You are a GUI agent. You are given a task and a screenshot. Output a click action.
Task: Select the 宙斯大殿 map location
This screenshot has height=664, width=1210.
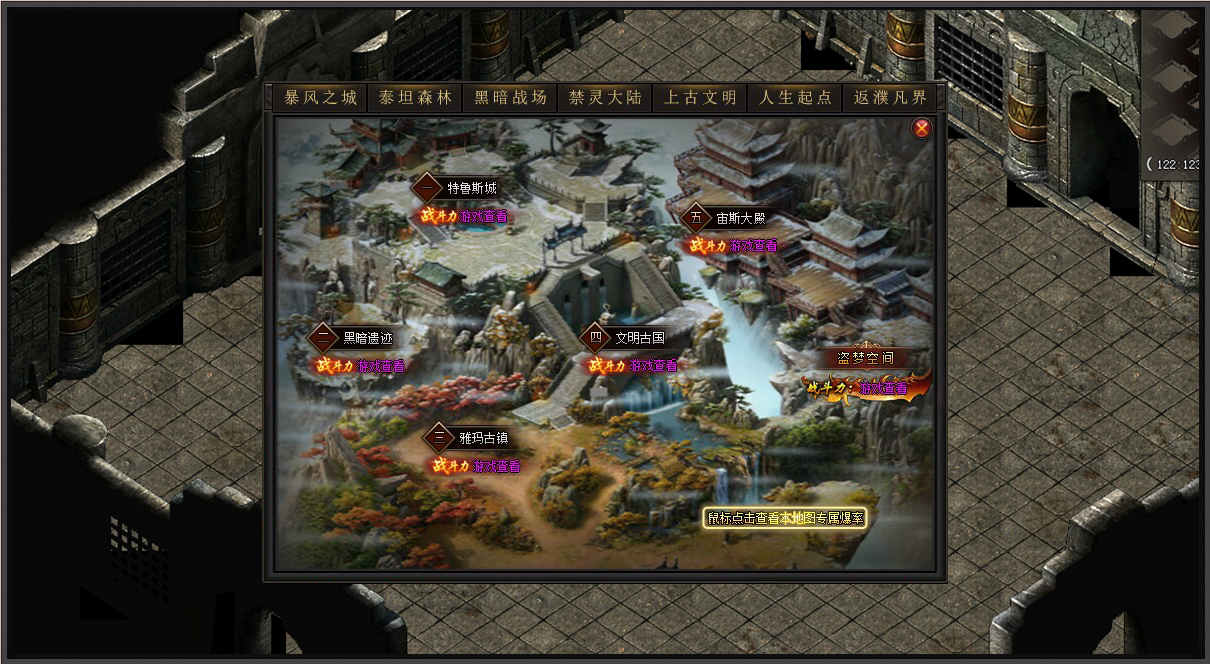740,217
